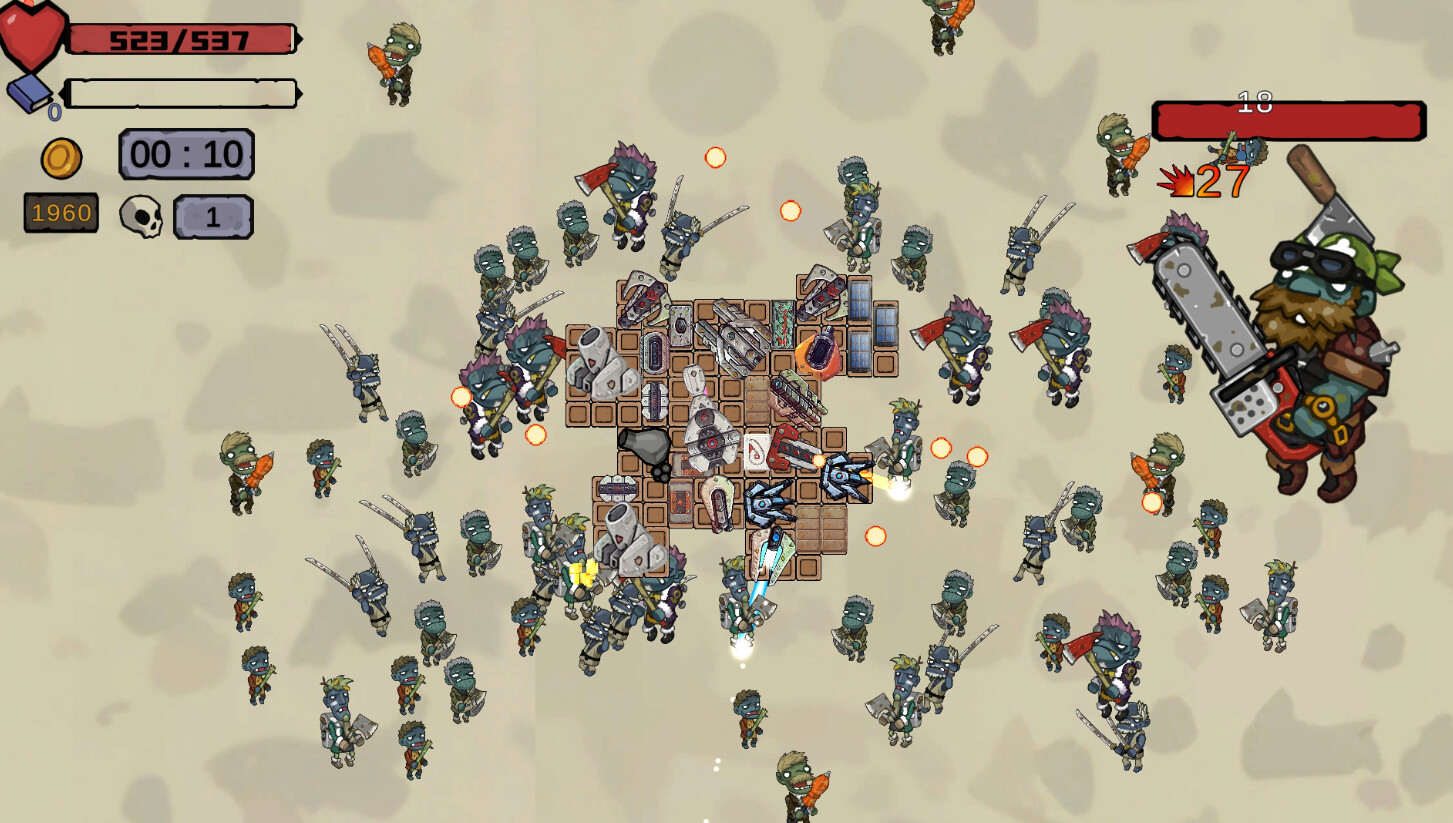
Task: Open the 00:10 wave timer display
Action: tap(186, 155)
